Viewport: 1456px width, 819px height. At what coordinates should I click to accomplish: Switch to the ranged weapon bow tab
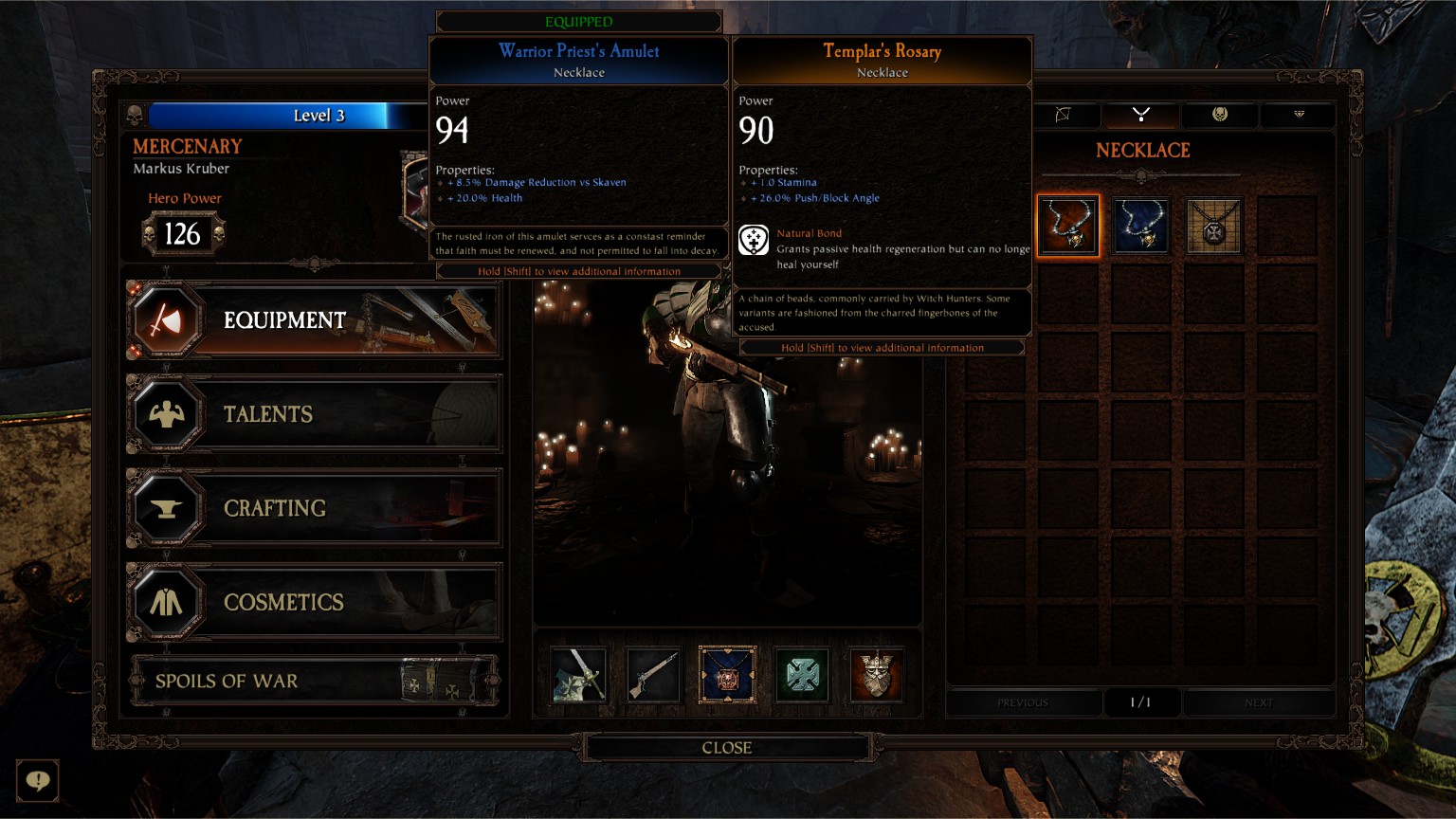click(x=1064, y=115)
